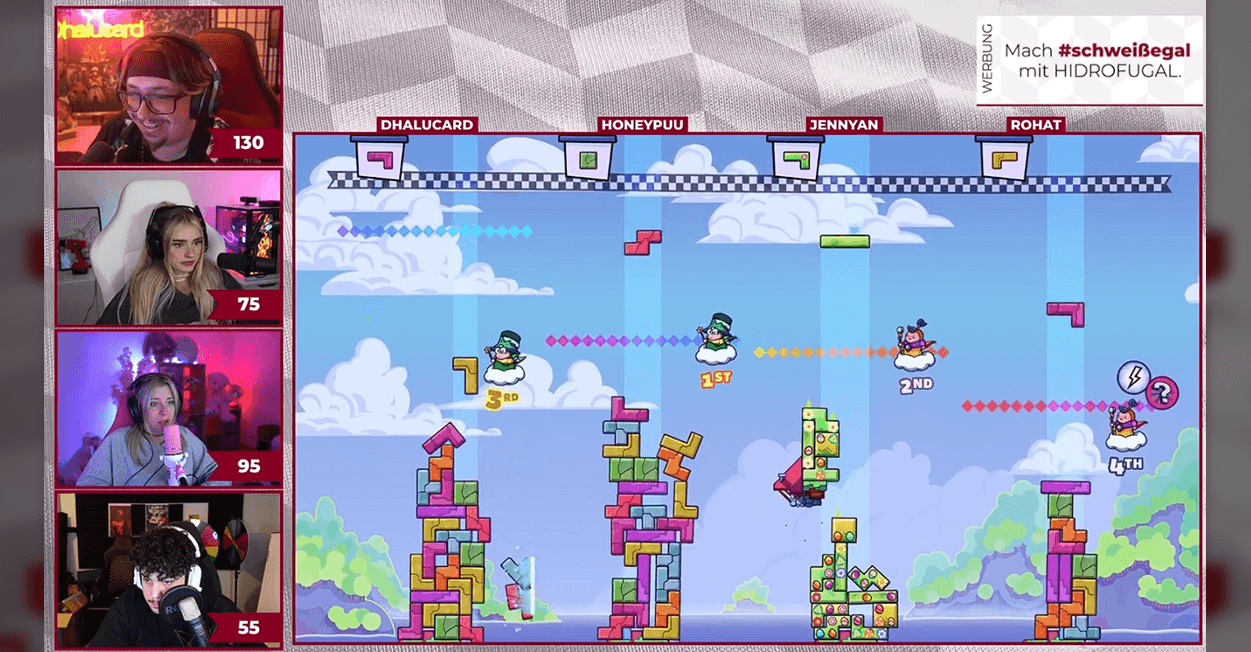Viewport: 1251px width, 652px height.
Task: Click the DHALUCARD player name label
Action: coord(426,125)
